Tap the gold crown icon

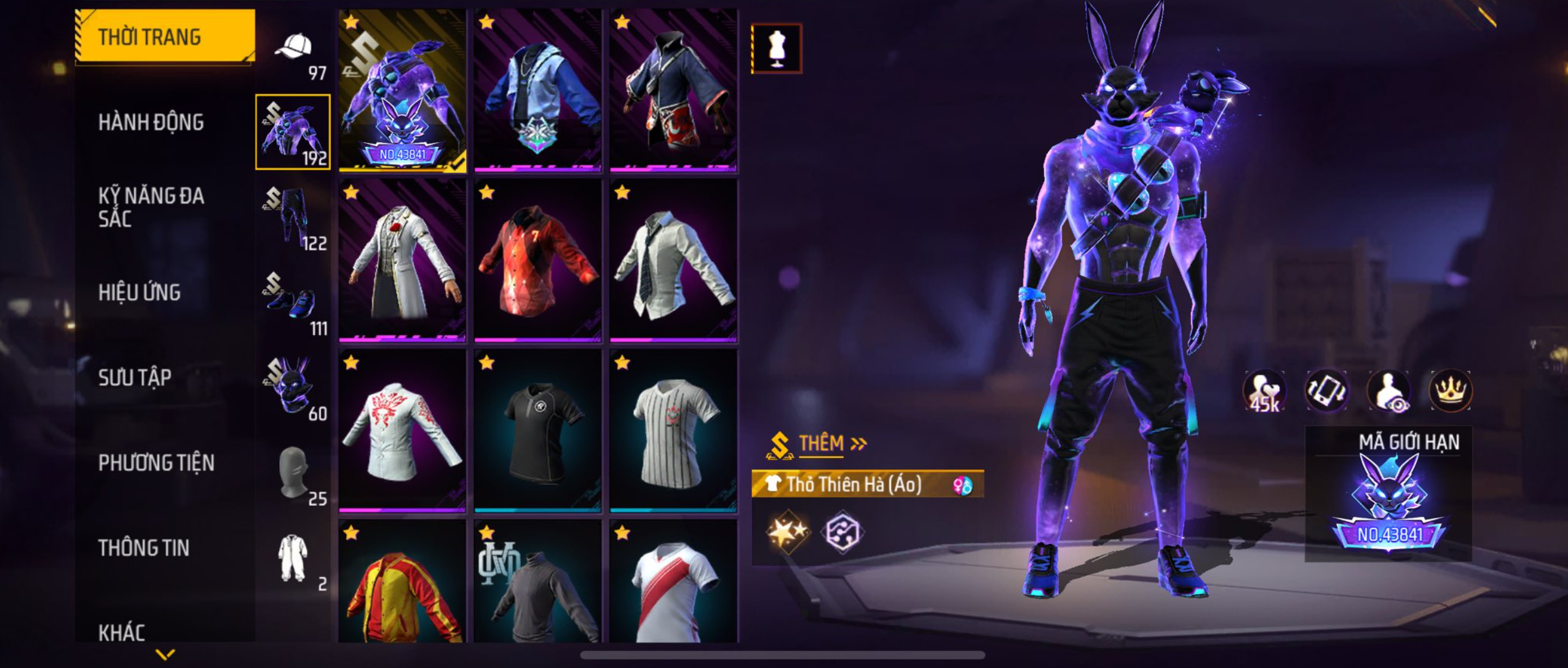pyautogui.click(x=1450, y=390)
